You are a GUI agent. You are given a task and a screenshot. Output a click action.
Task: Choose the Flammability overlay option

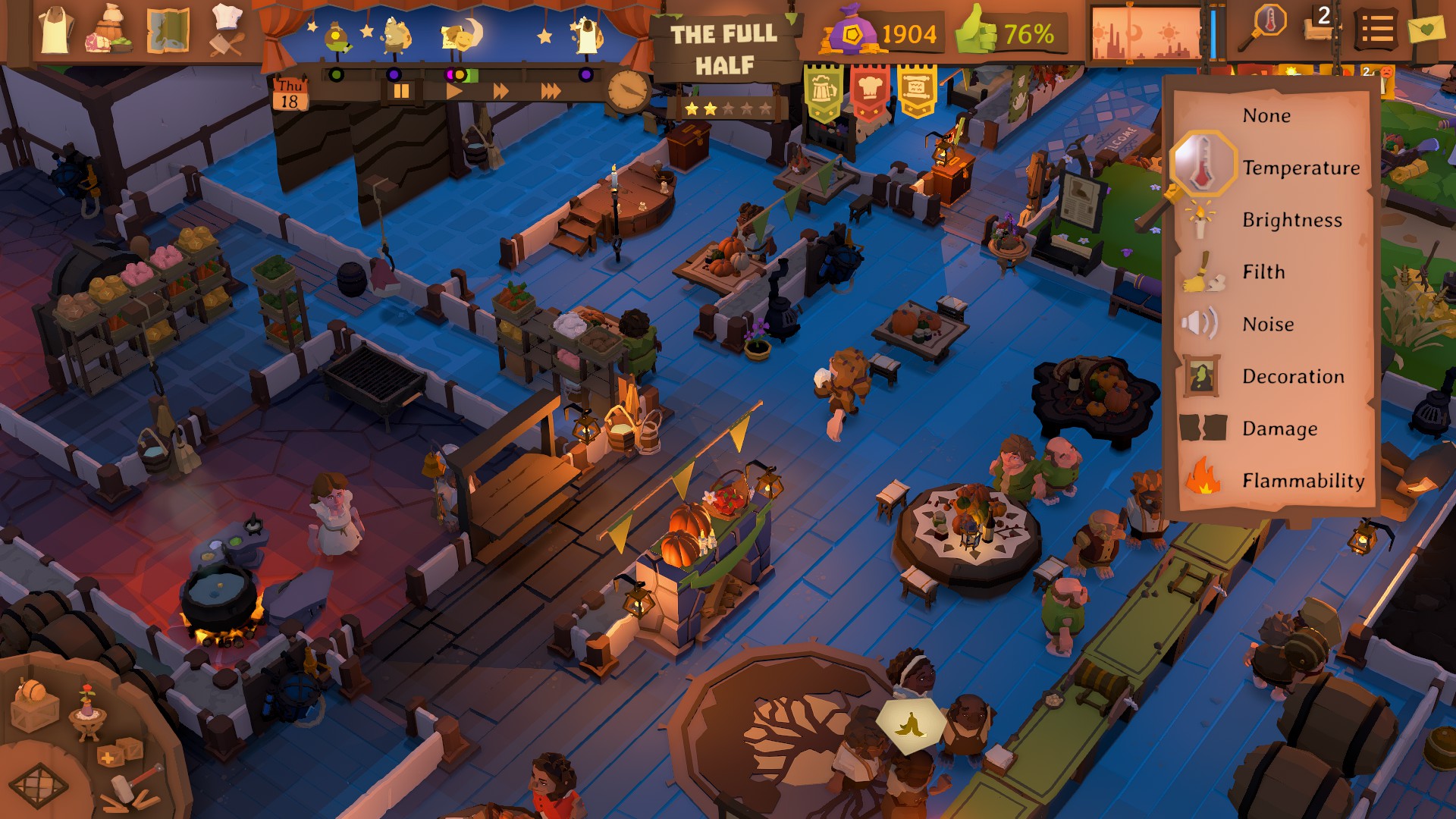click(x=1301, y=480)
